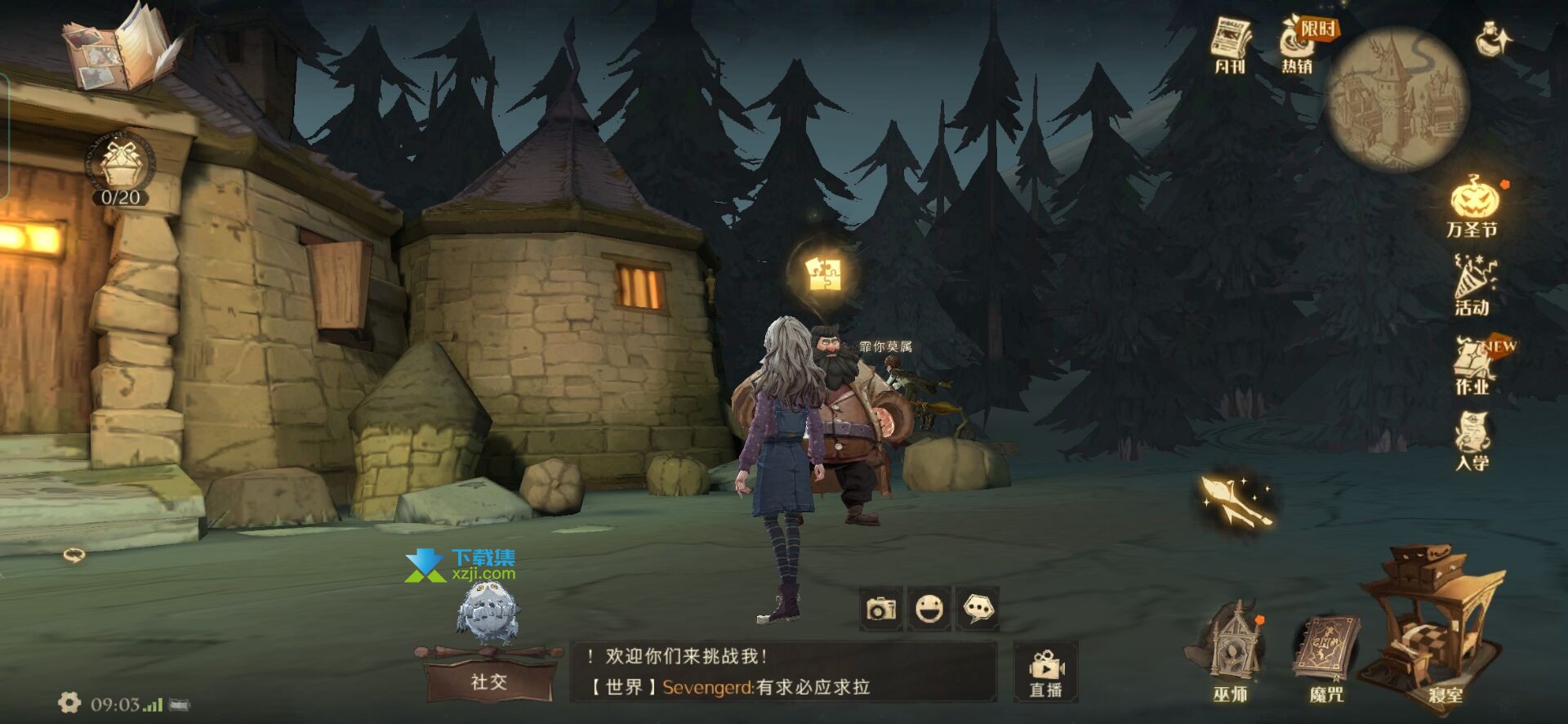Open the 魔咒 spellbook

coord(1325,655)
